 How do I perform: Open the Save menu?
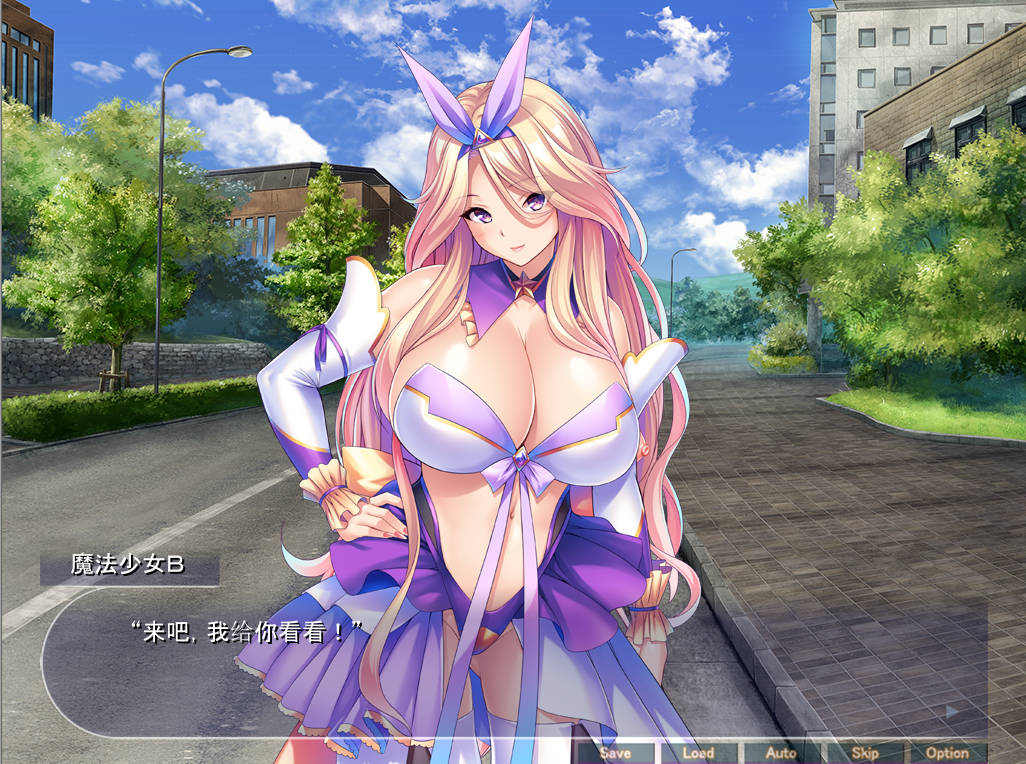pos(615,753)
